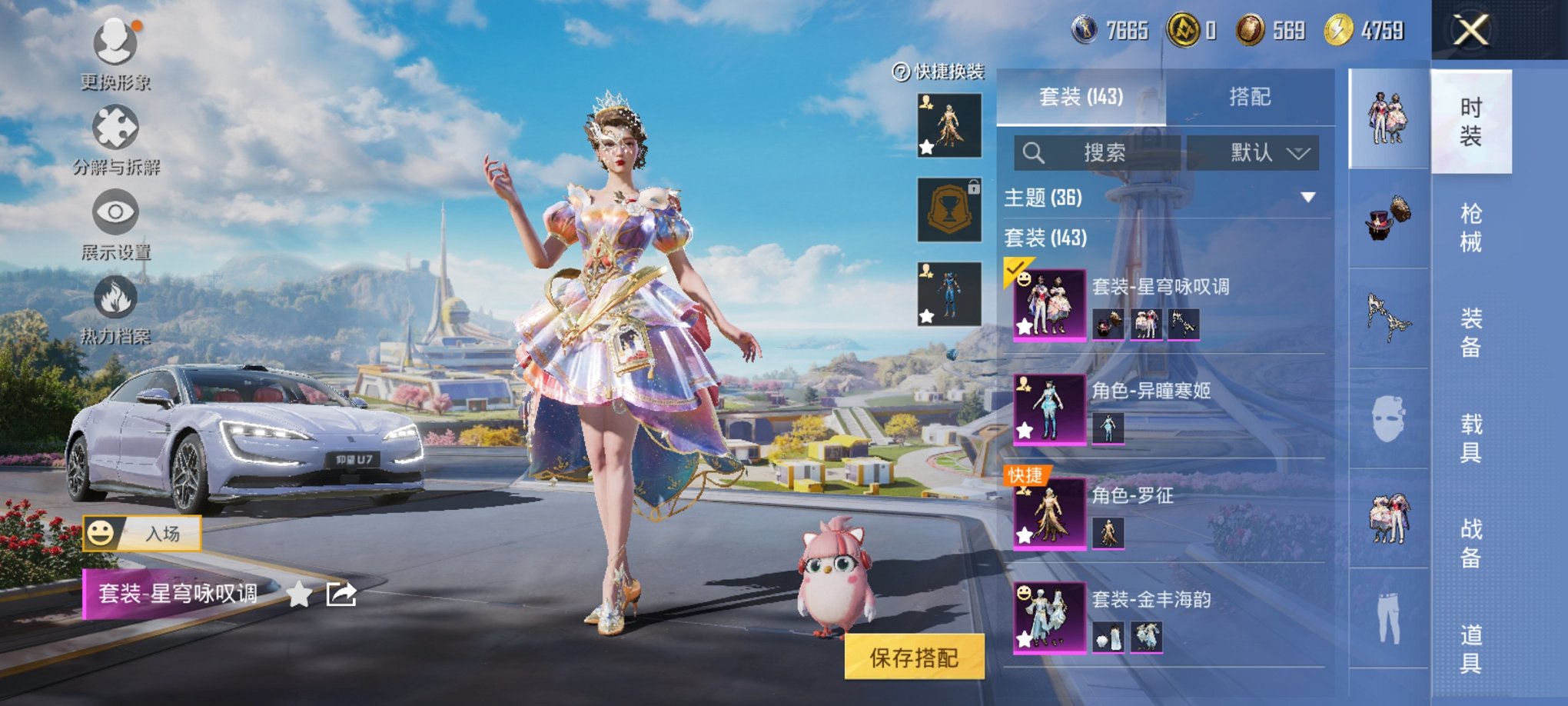Switch to the 搭配 tab
The height and width of the screenshot is (706, 1568).
pyautogui.click(x=1250, y=97)
